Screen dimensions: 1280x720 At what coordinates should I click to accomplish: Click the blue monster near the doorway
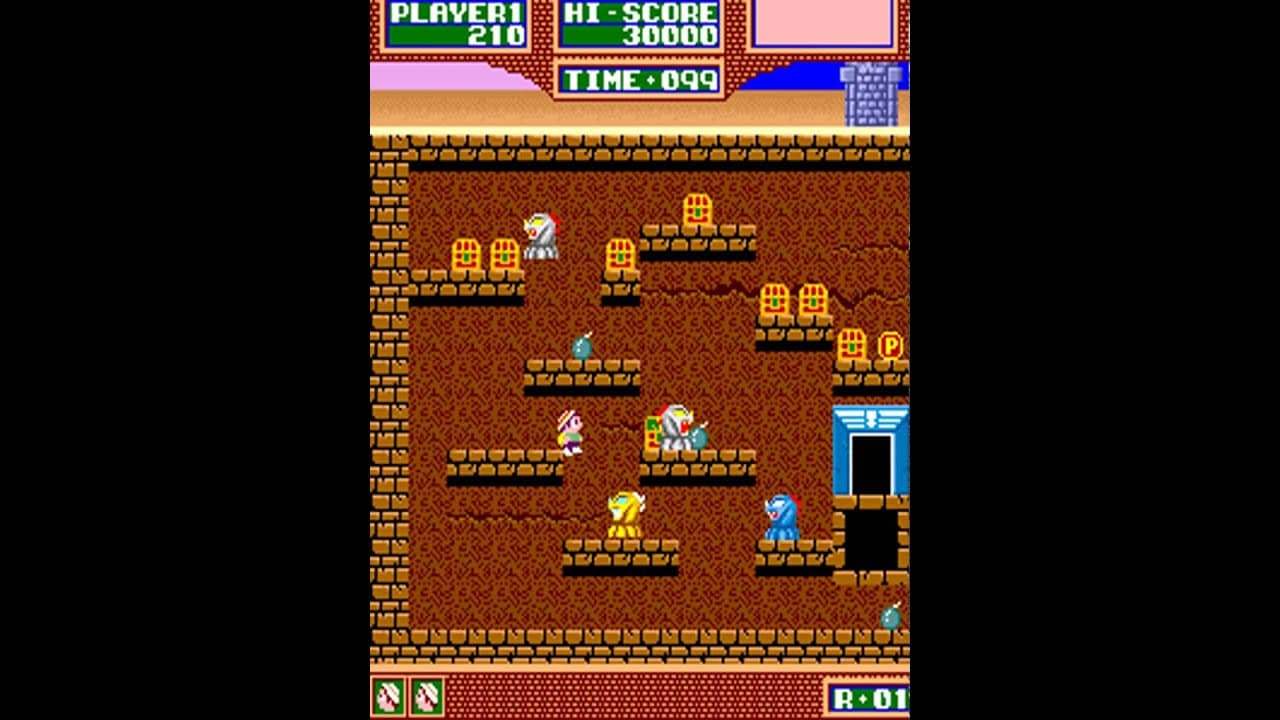(x=782, y=514)
